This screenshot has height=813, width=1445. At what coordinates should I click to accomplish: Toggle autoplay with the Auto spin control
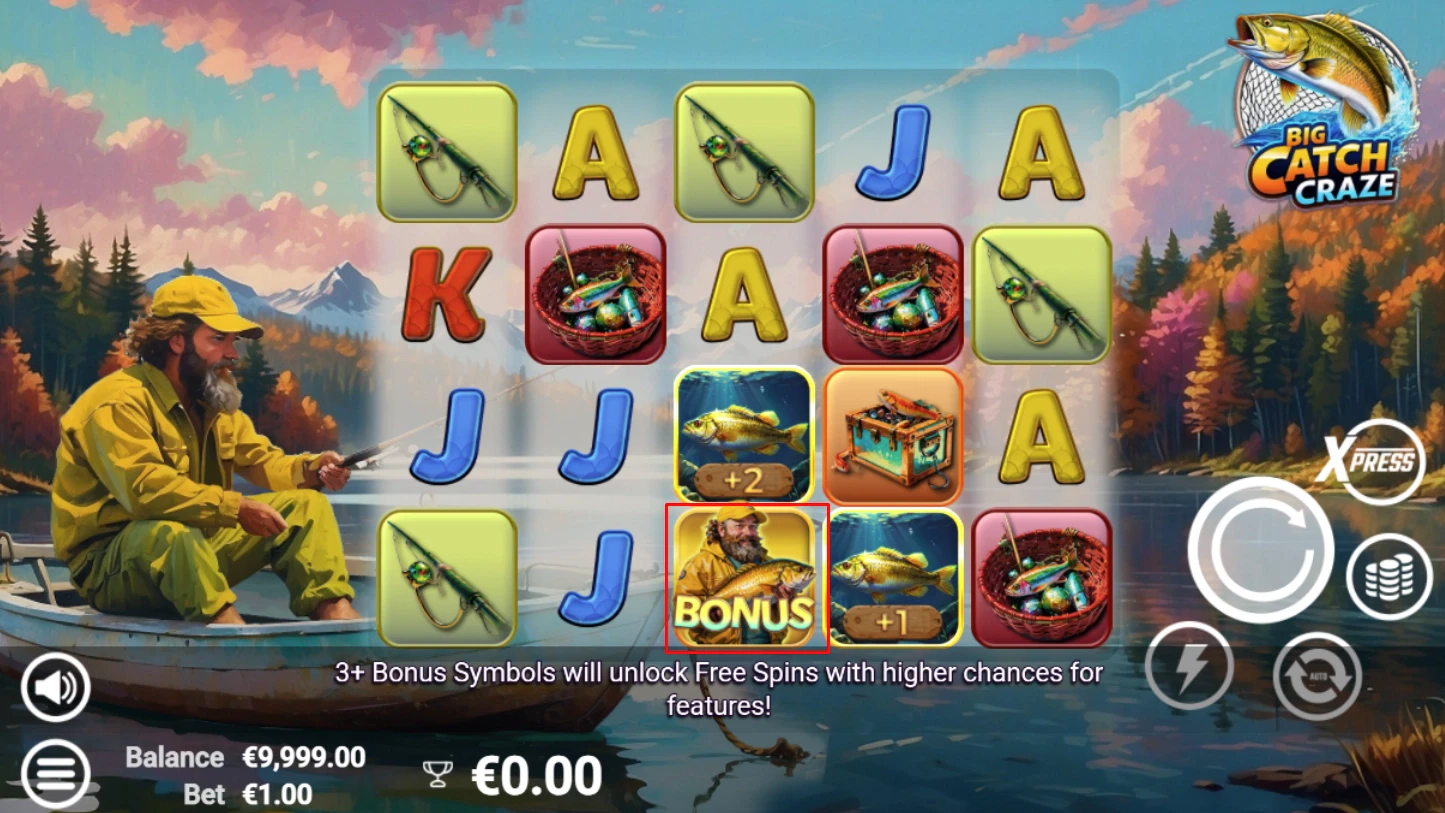1317,676
